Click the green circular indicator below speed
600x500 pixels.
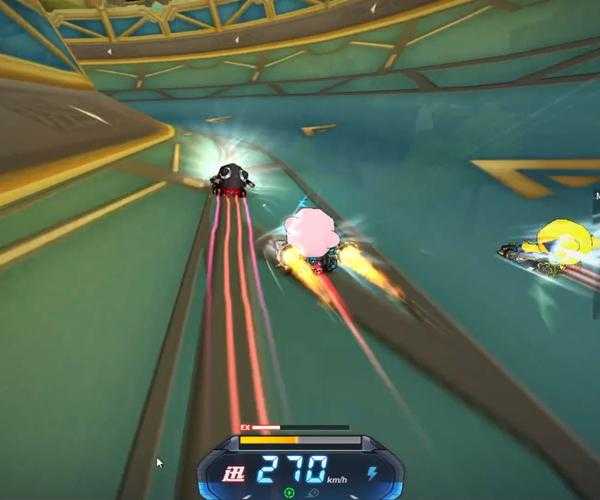[x=289, y=492]
